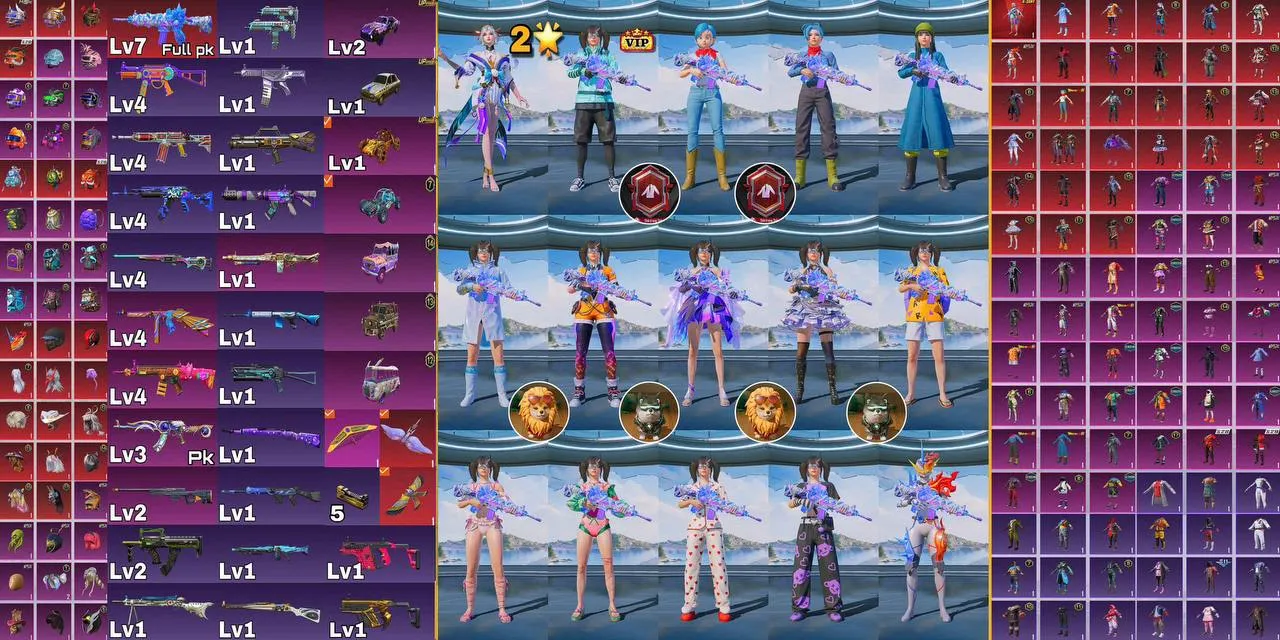Select the yellow VIP badge

(636, 40)
